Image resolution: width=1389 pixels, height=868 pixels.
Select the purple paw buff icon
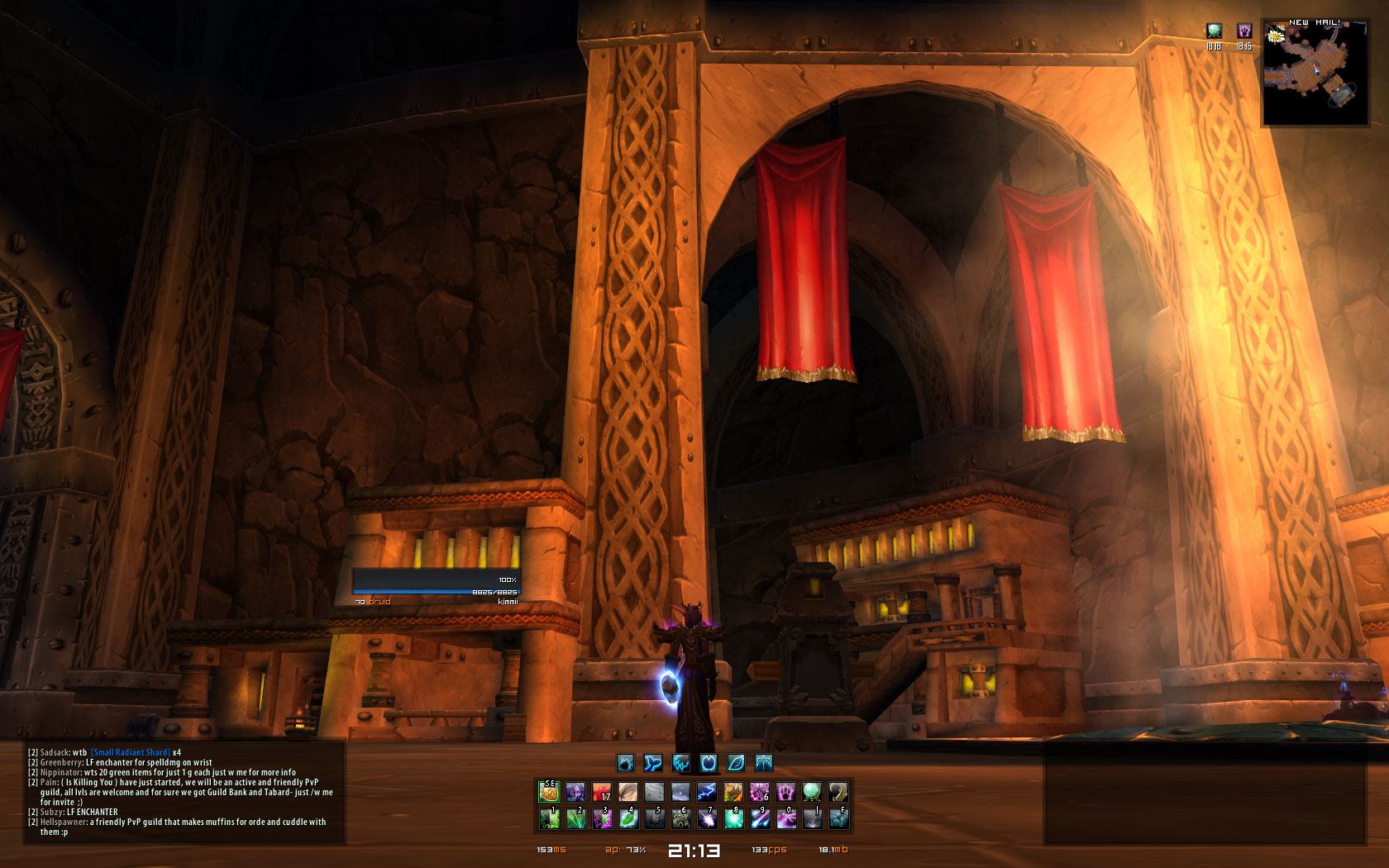1243,31
